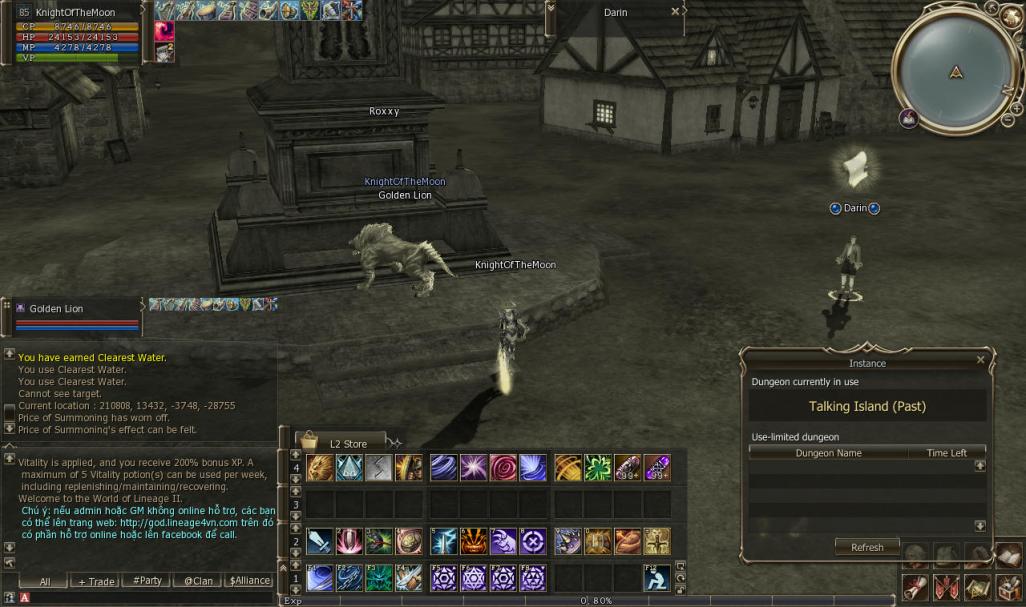1026x607 pixels.
Task: Switch to the All chat tab
Action: pyautogui.click(x=45, y=581)
